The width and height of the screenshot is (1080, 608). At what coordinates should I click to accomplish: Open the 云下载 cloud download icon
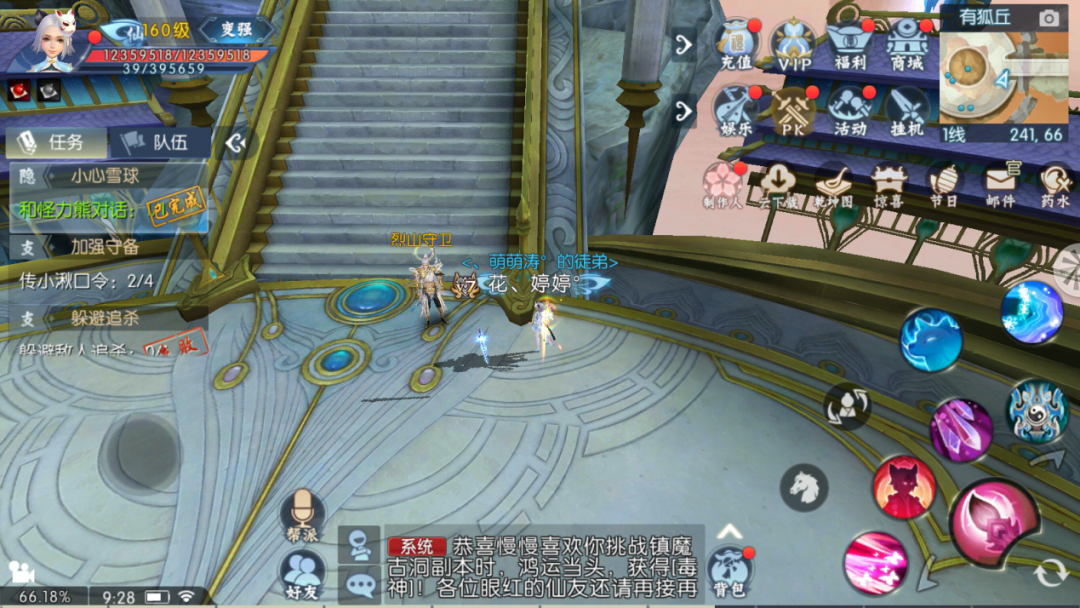(x=777, y=185)
